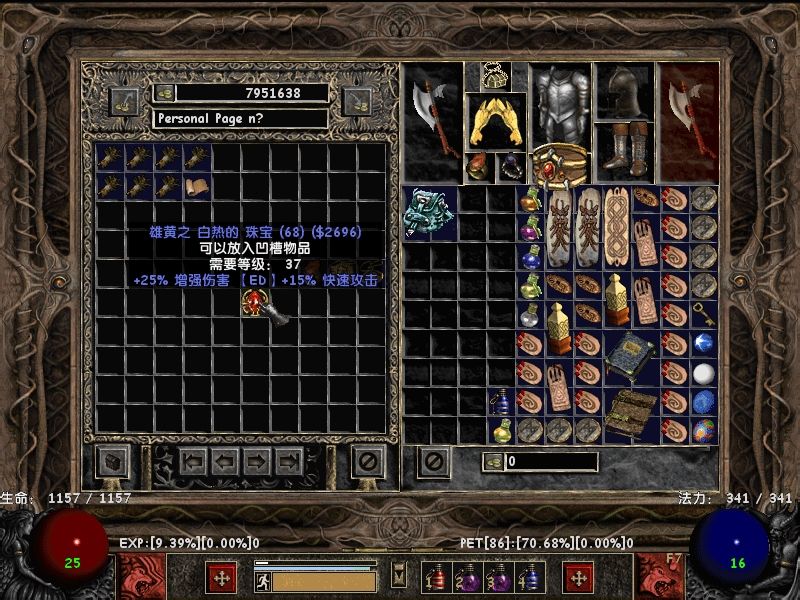Click the inventory gold drop button
This screenshot has height=600, width=800.
(x=493, y=461)
